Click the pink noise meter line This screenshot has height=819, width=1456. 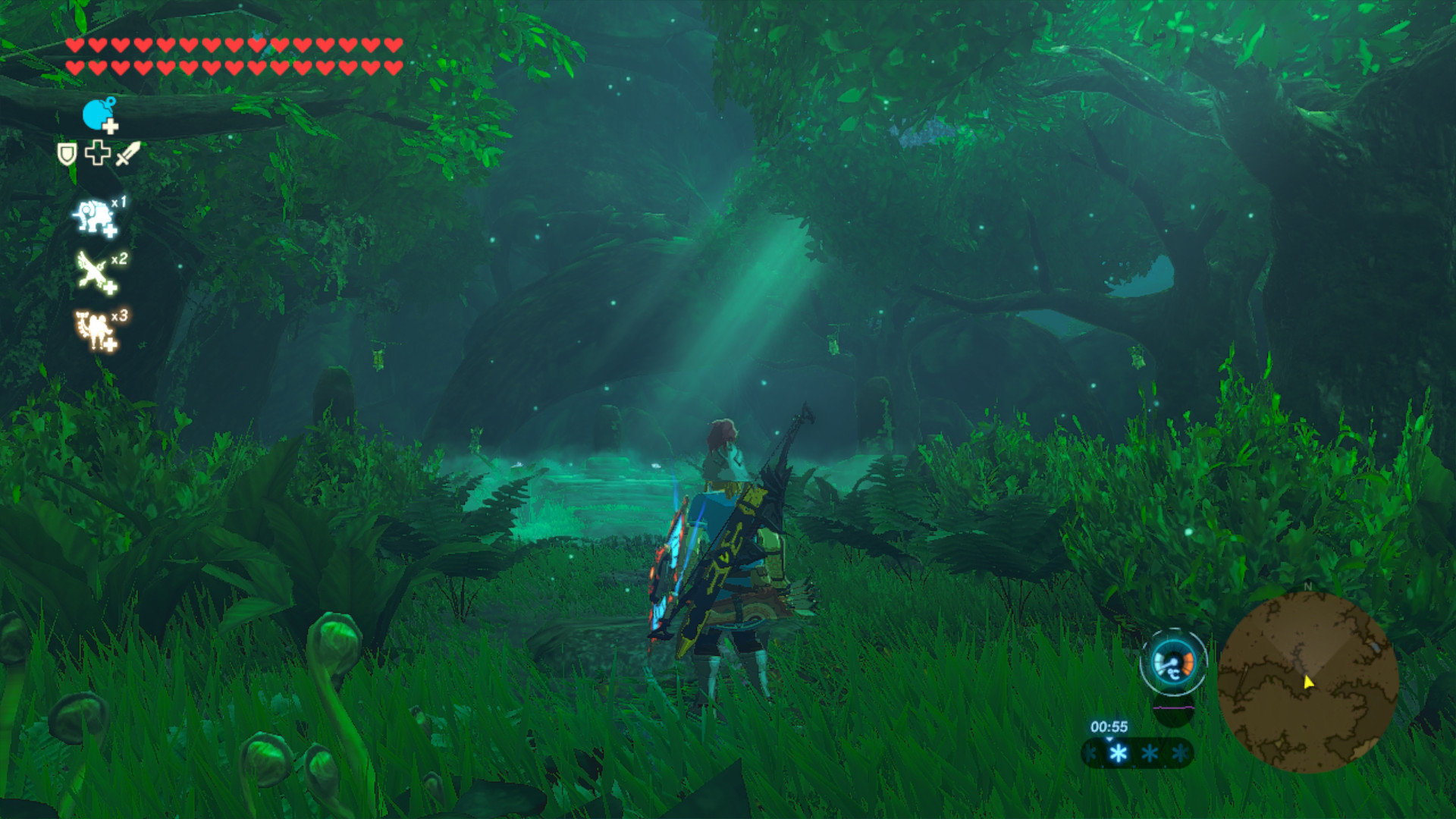[x=1173, y=708]
